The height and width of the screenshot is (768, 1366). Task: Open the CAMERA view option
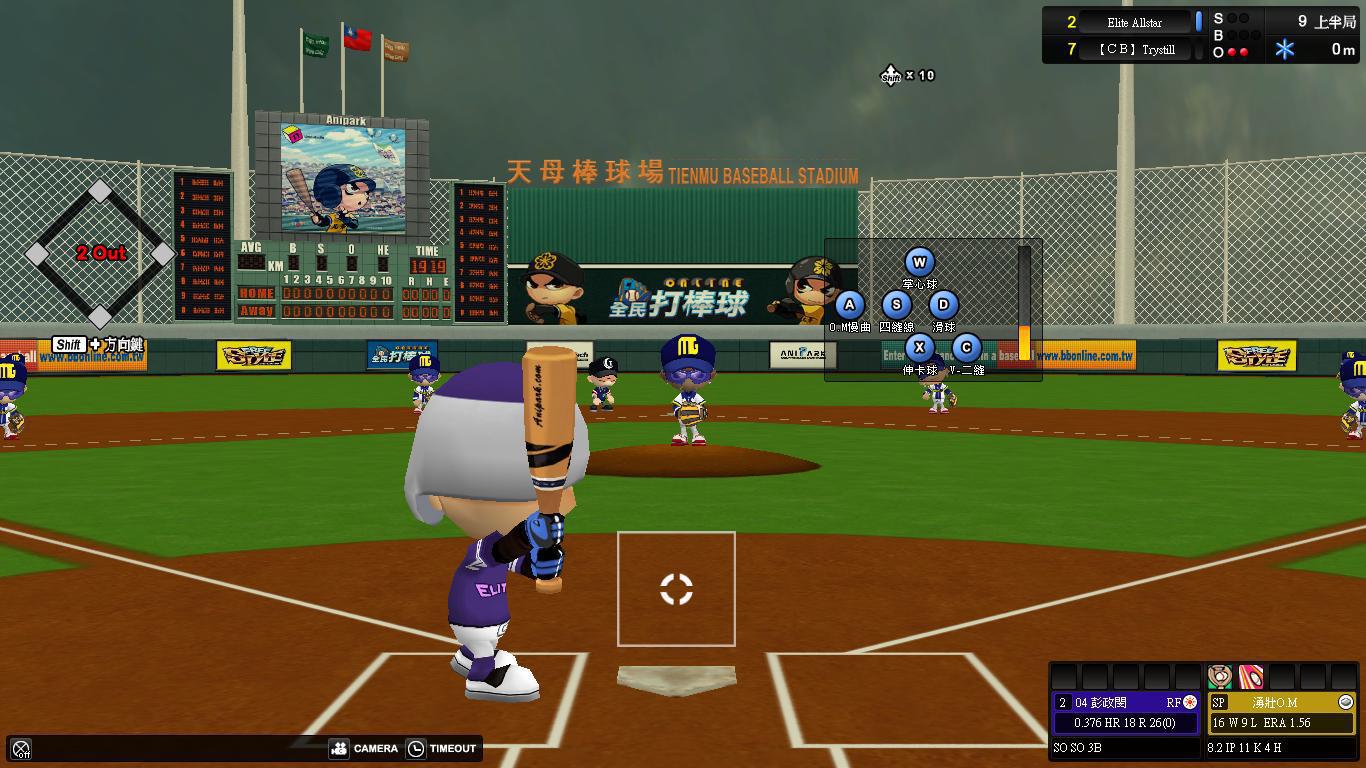tap(364, 748)
